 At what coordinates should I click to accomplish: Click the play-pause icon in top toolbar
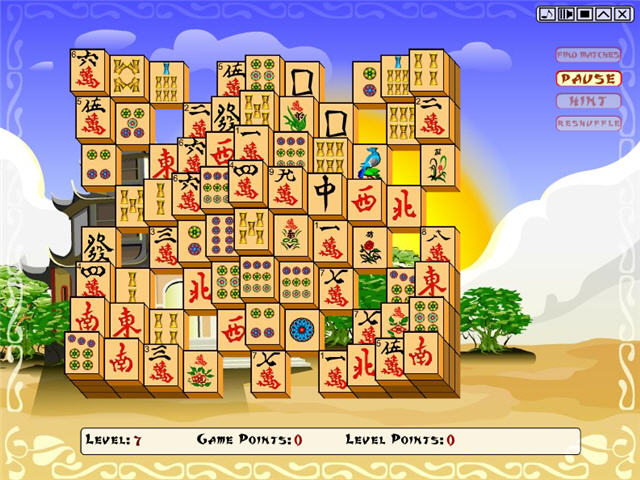[565, 13]
